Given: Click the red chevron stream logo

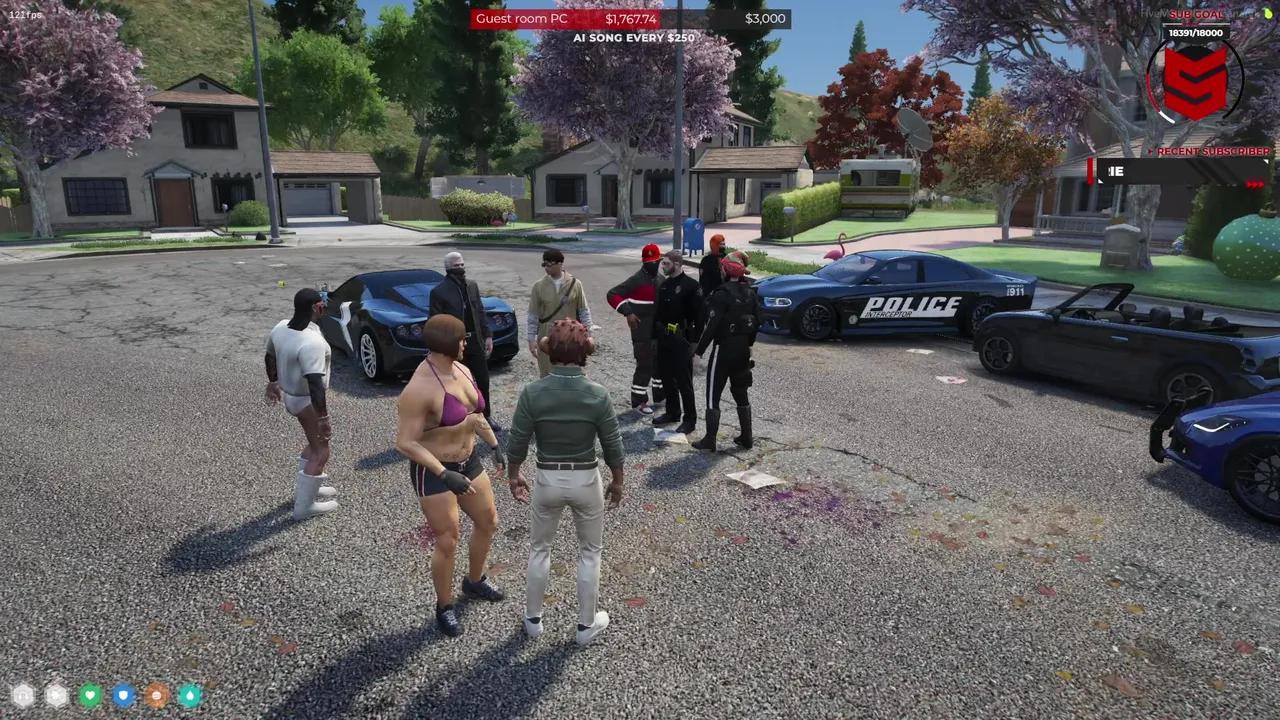Looking at the screenshot, I should (x=1196, y=84).
